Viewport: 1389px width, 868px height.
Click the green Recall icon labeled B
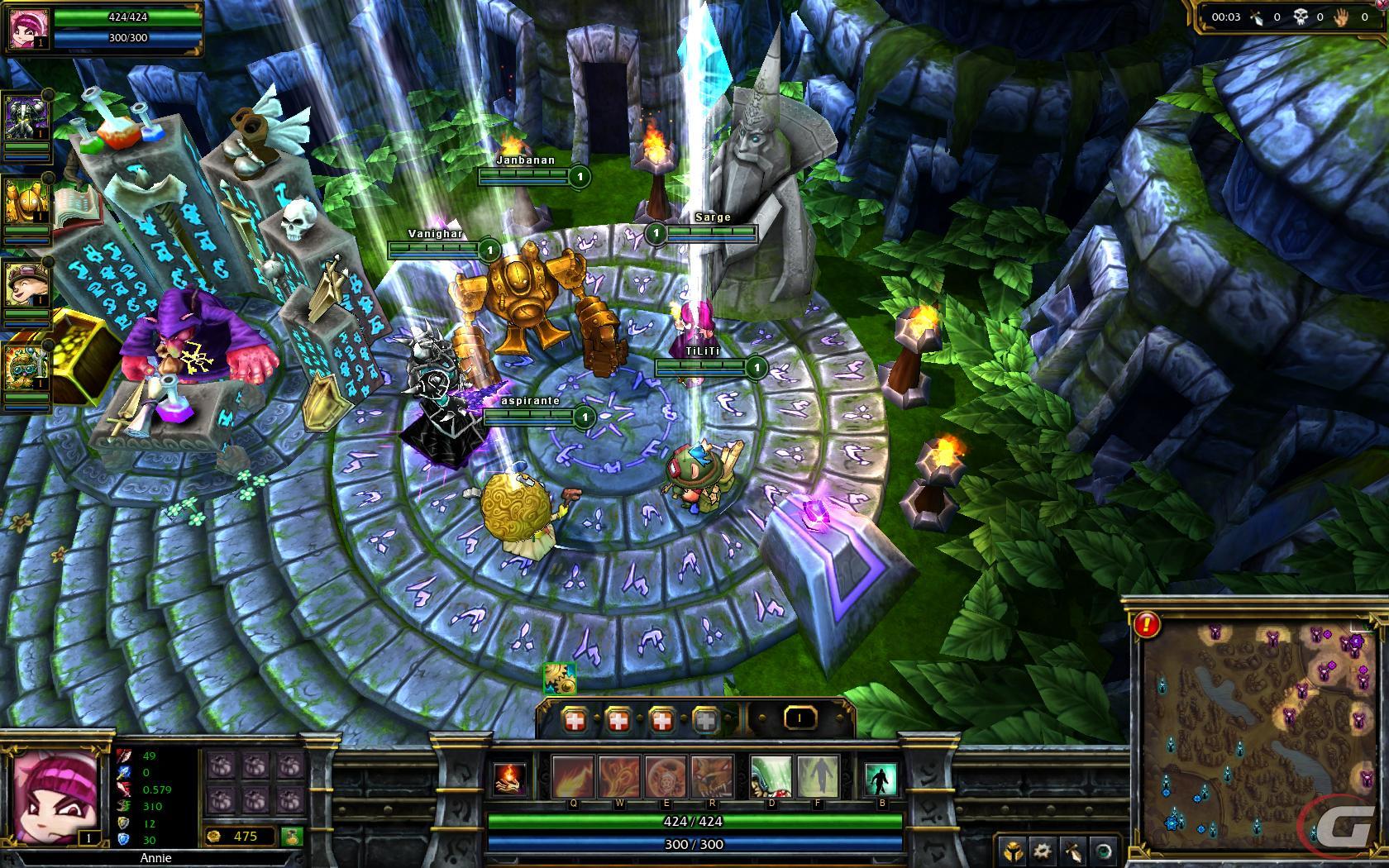(x=880, y=778)
